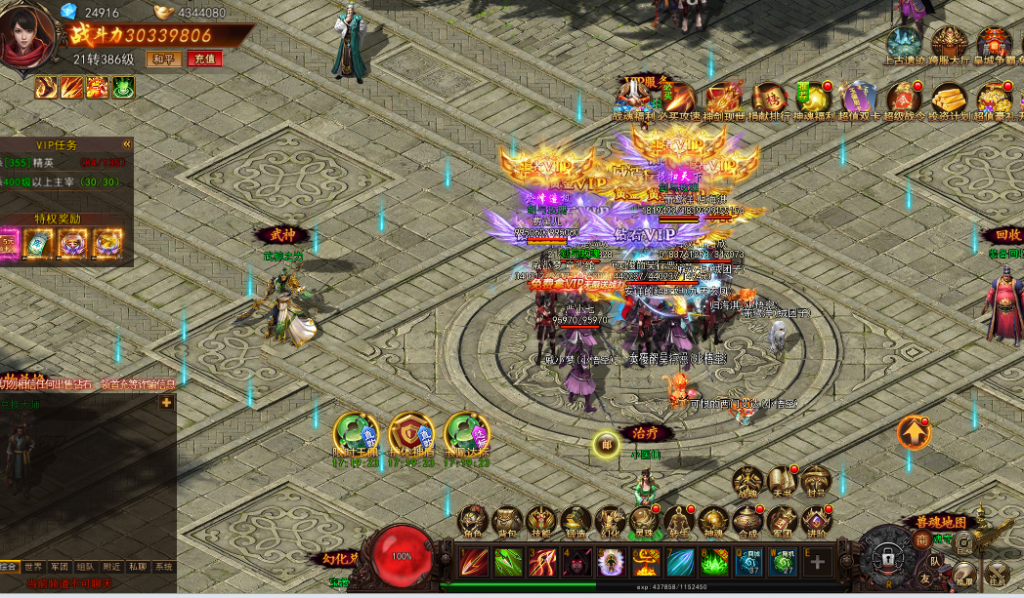Image resolution: width=1024 pixels, height=598 pixels.
Task: Click the plus slot on the skill bar
Action: pos(817,562)
